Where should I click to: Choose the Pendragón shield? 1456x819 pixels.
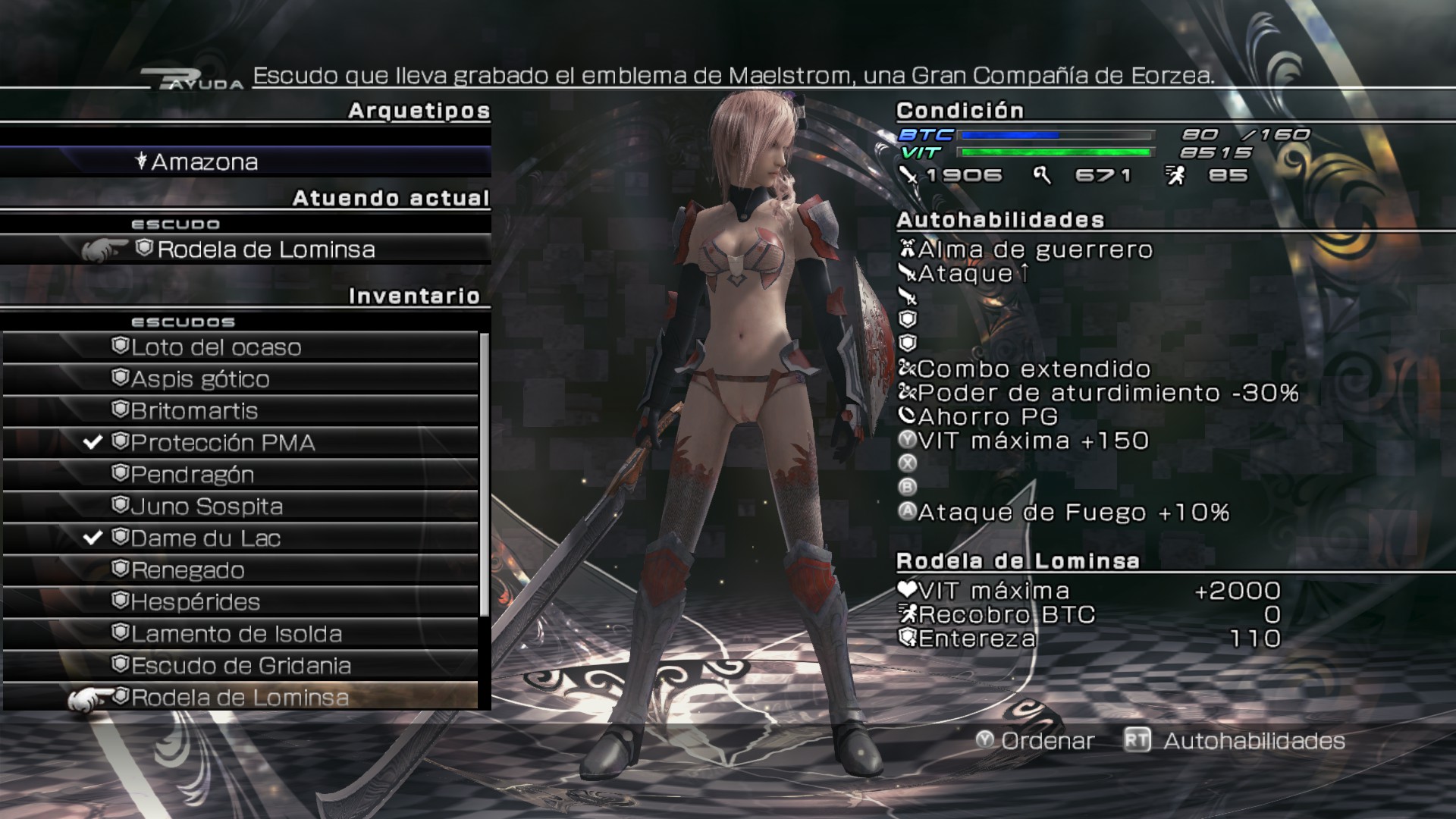click(193, 475)
